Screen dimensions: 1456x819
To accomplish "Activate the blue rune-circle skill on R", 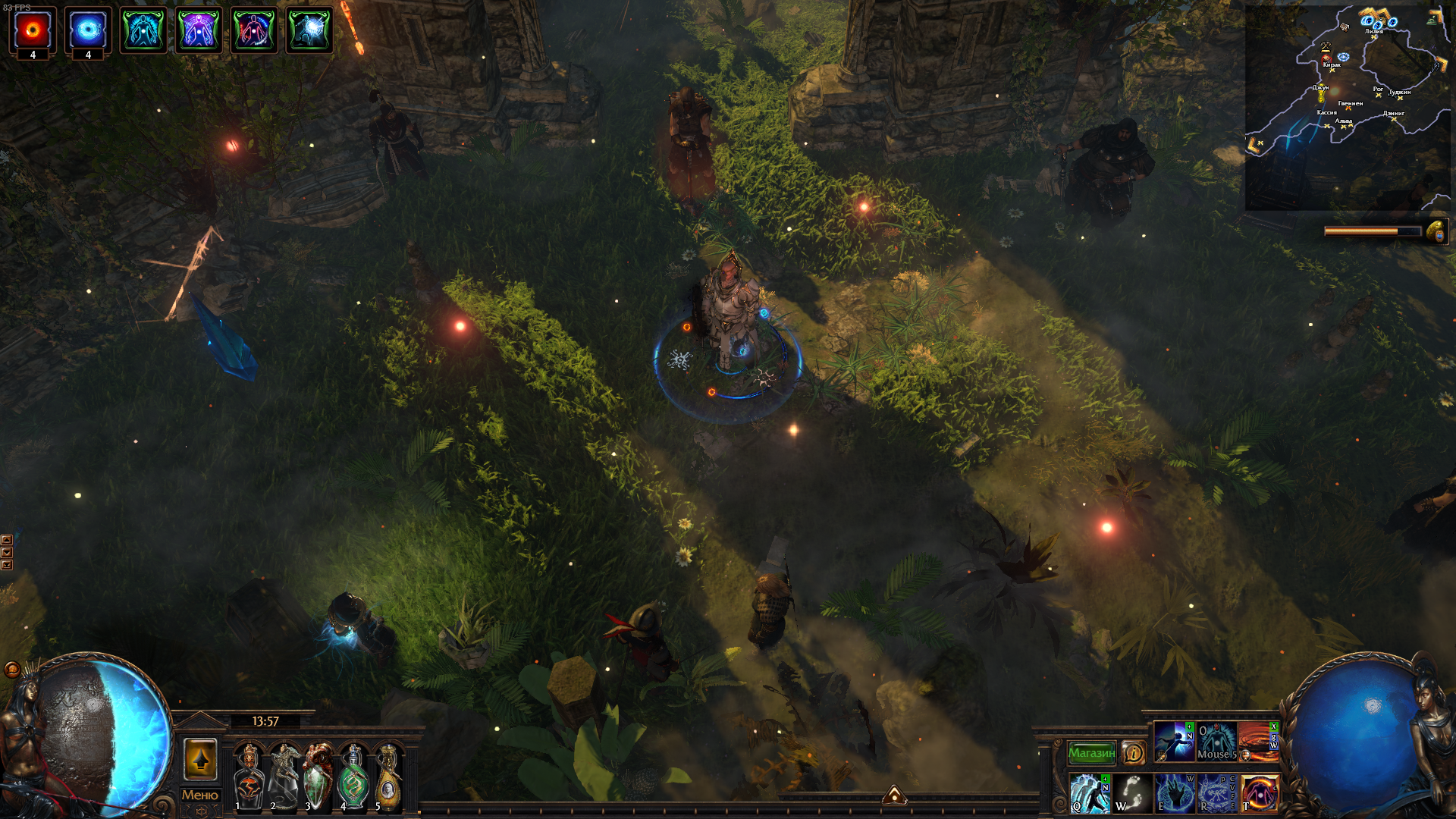I will pos(1216,793).
